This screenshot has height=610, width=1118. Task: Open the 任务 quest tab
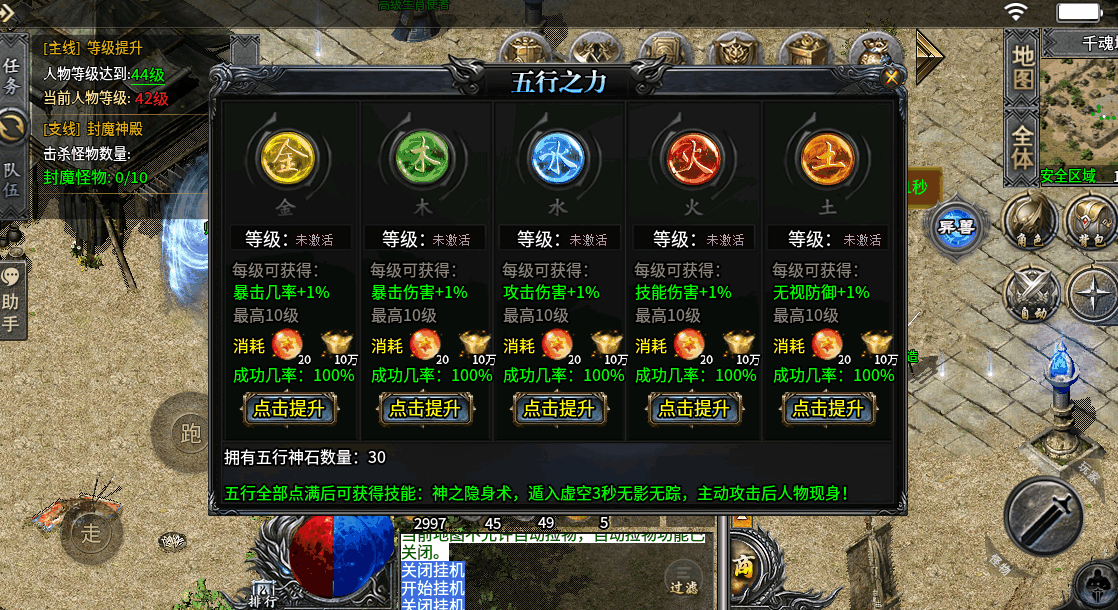point(12,76)
